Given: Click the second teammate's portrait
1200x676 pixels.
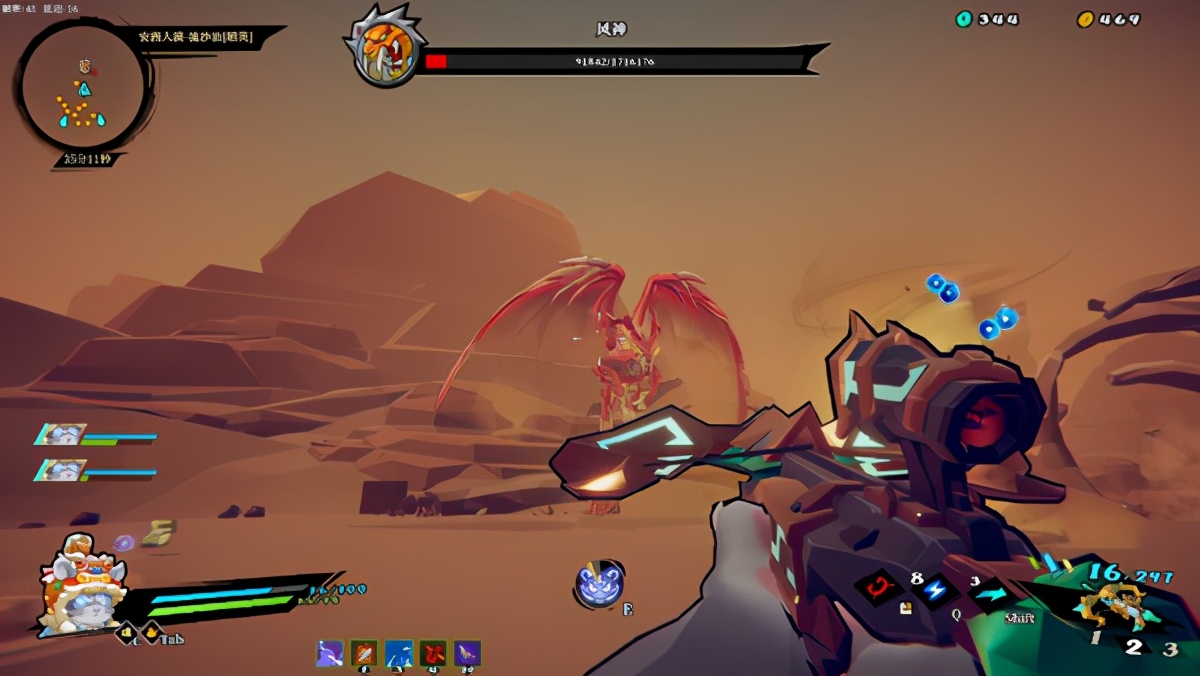Looking at the screenshot, I should [62, 470].
